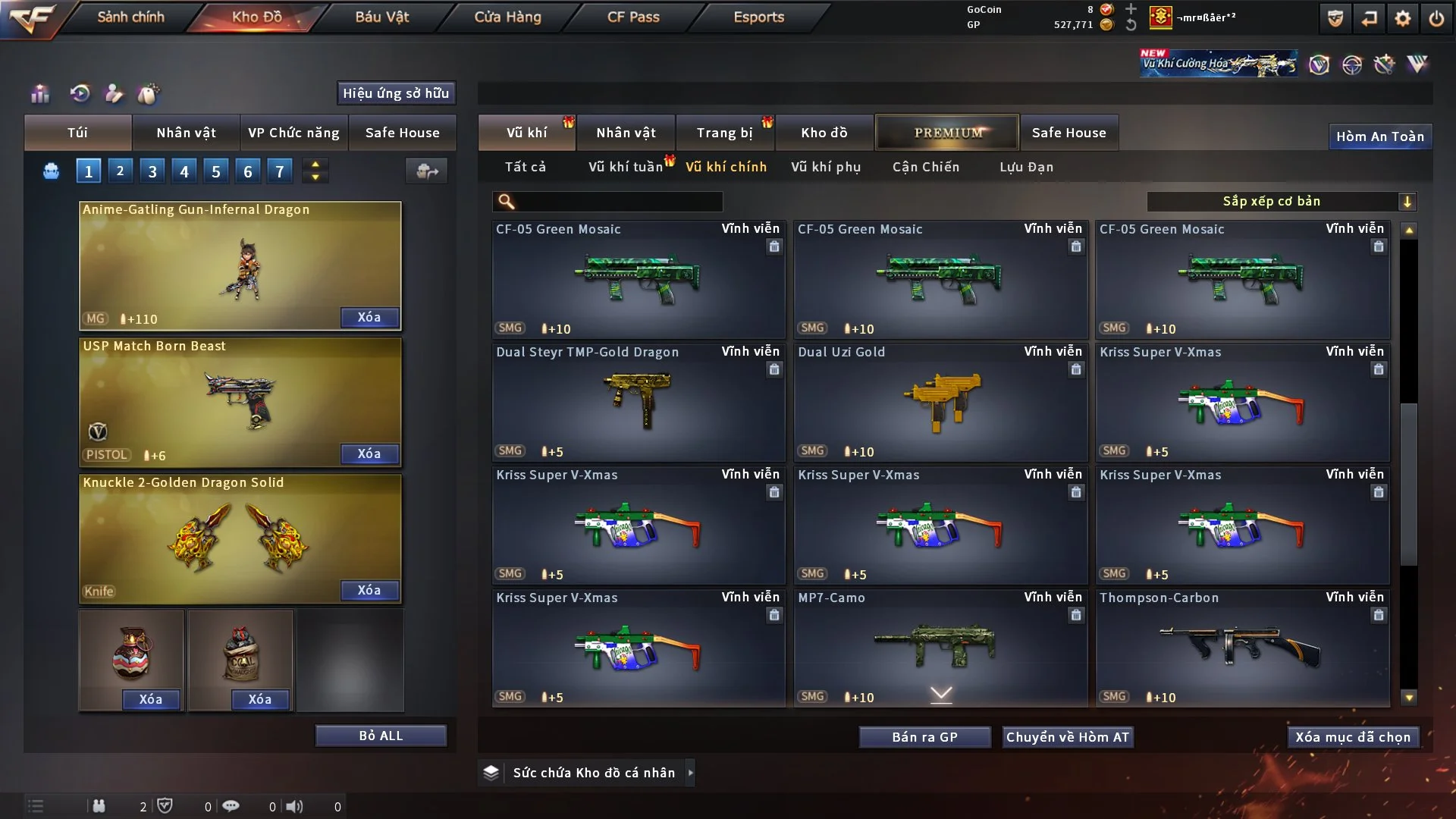Open the Hiệu ứng sở hữu button

pos(396,93)
